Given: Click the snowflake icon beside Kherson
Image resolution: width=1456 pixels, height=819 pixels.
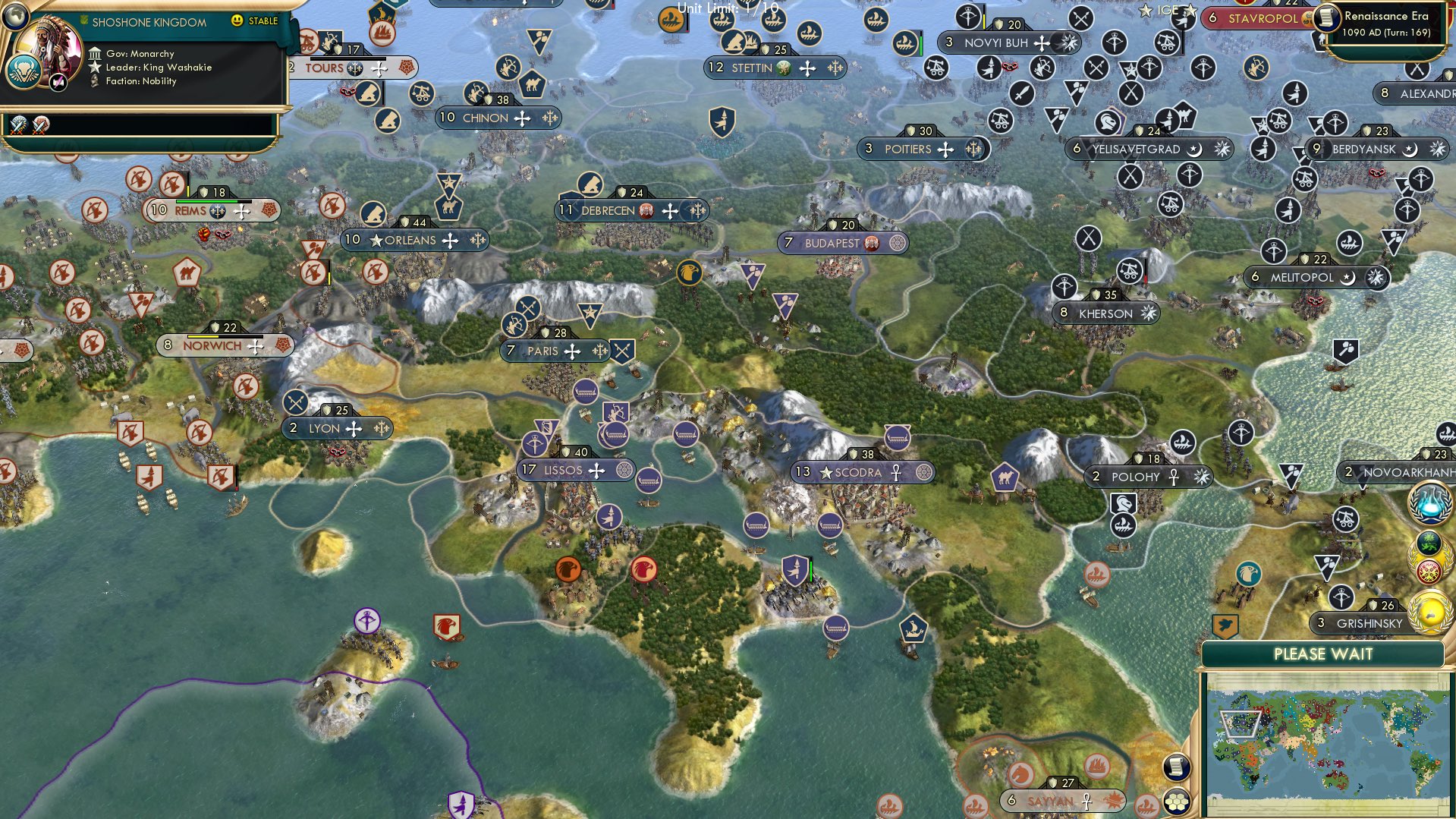Looking at the screenshot, I should 1149,313.
